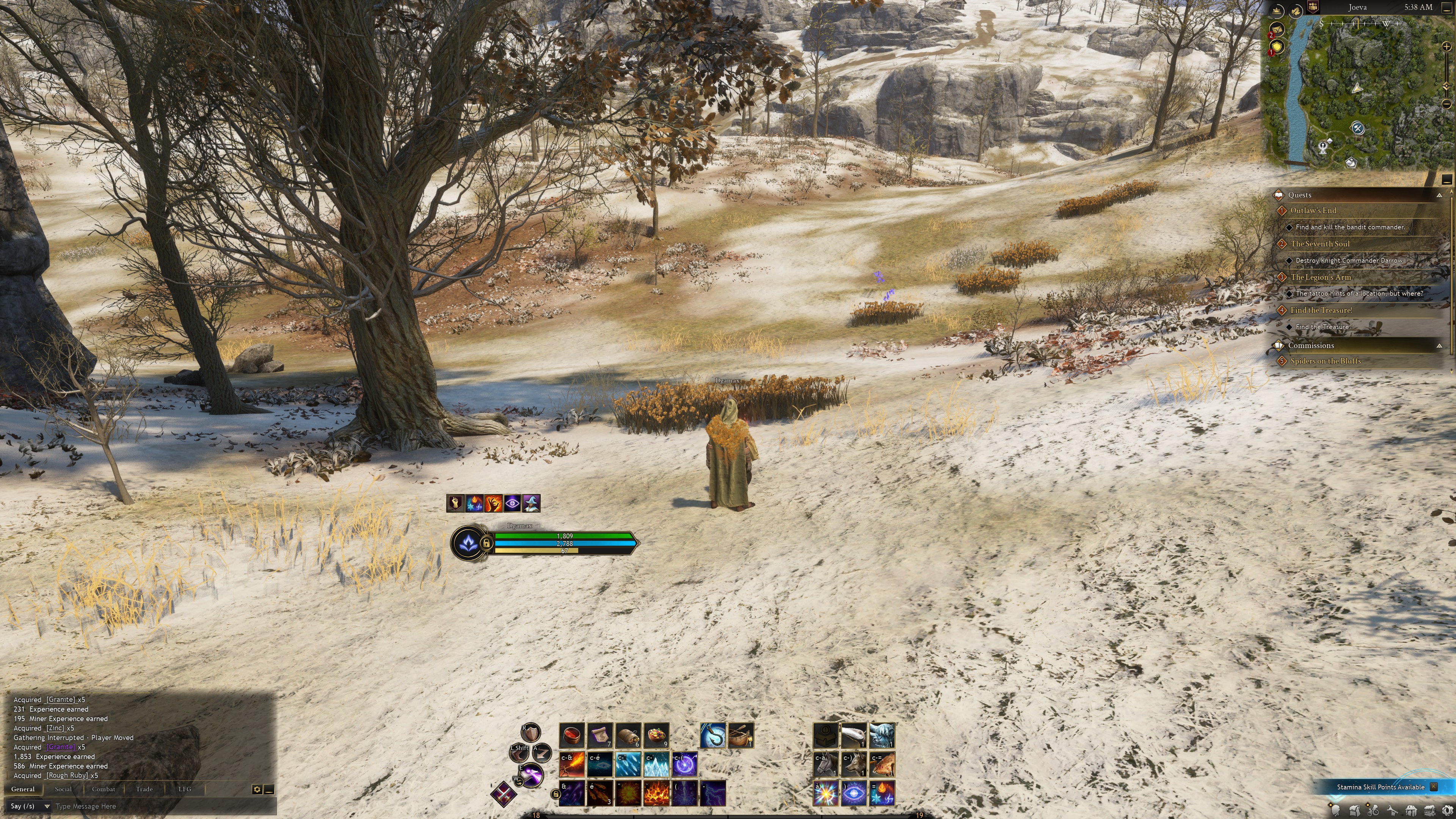Image resolution: width=1456 pixels, height=819 pixels.
Task: Cast the ice spikes spell
Action: click(x=657, y=764)
